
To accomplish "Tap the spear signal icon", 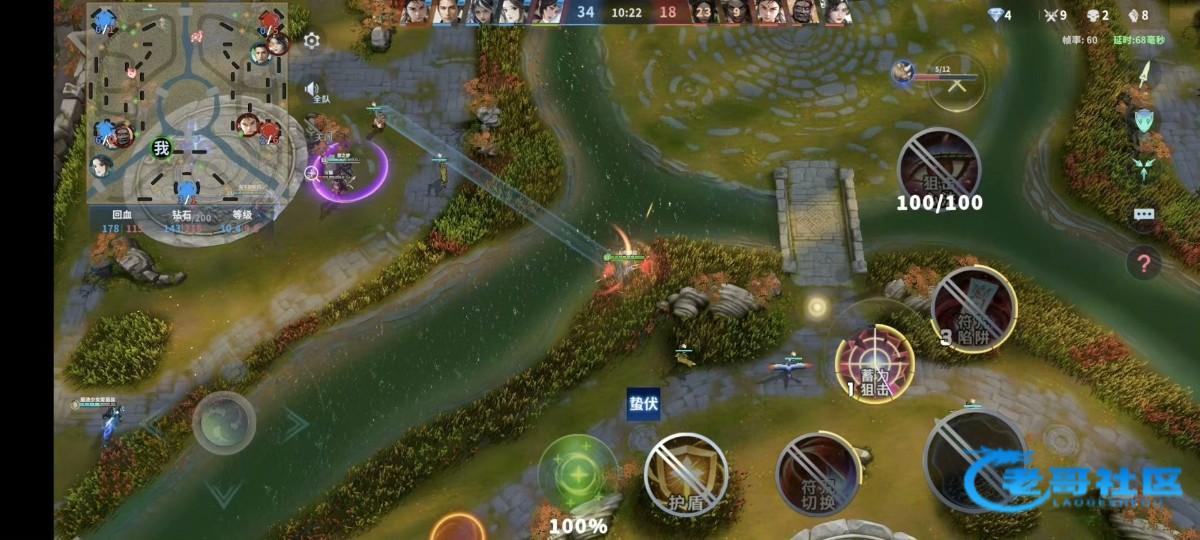I will coord(1145,74).
